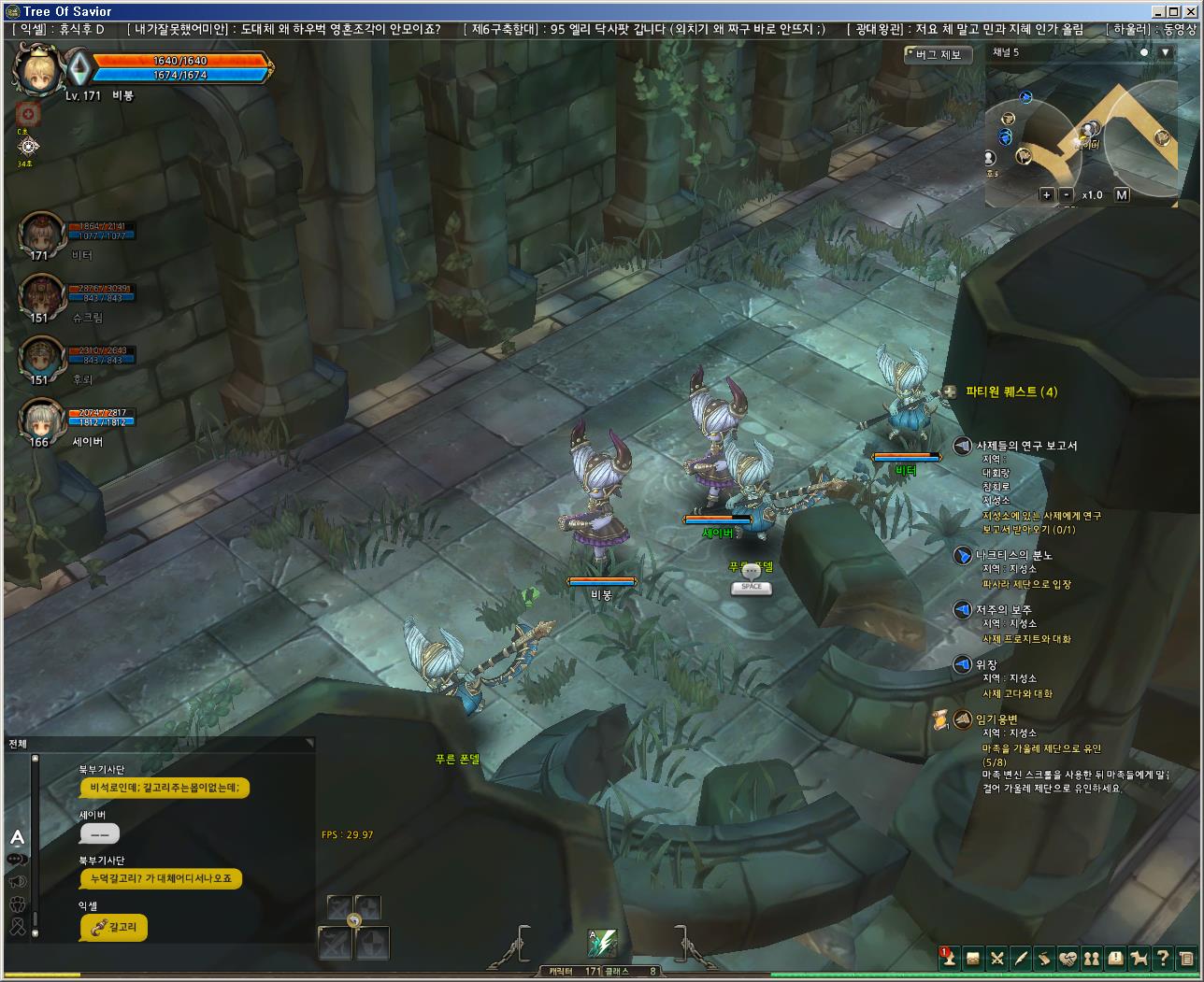Zoom out the minimap with the minus button
This screenshot has height=982, width=1204.
pyautogui.click(x=1067, y=195)
